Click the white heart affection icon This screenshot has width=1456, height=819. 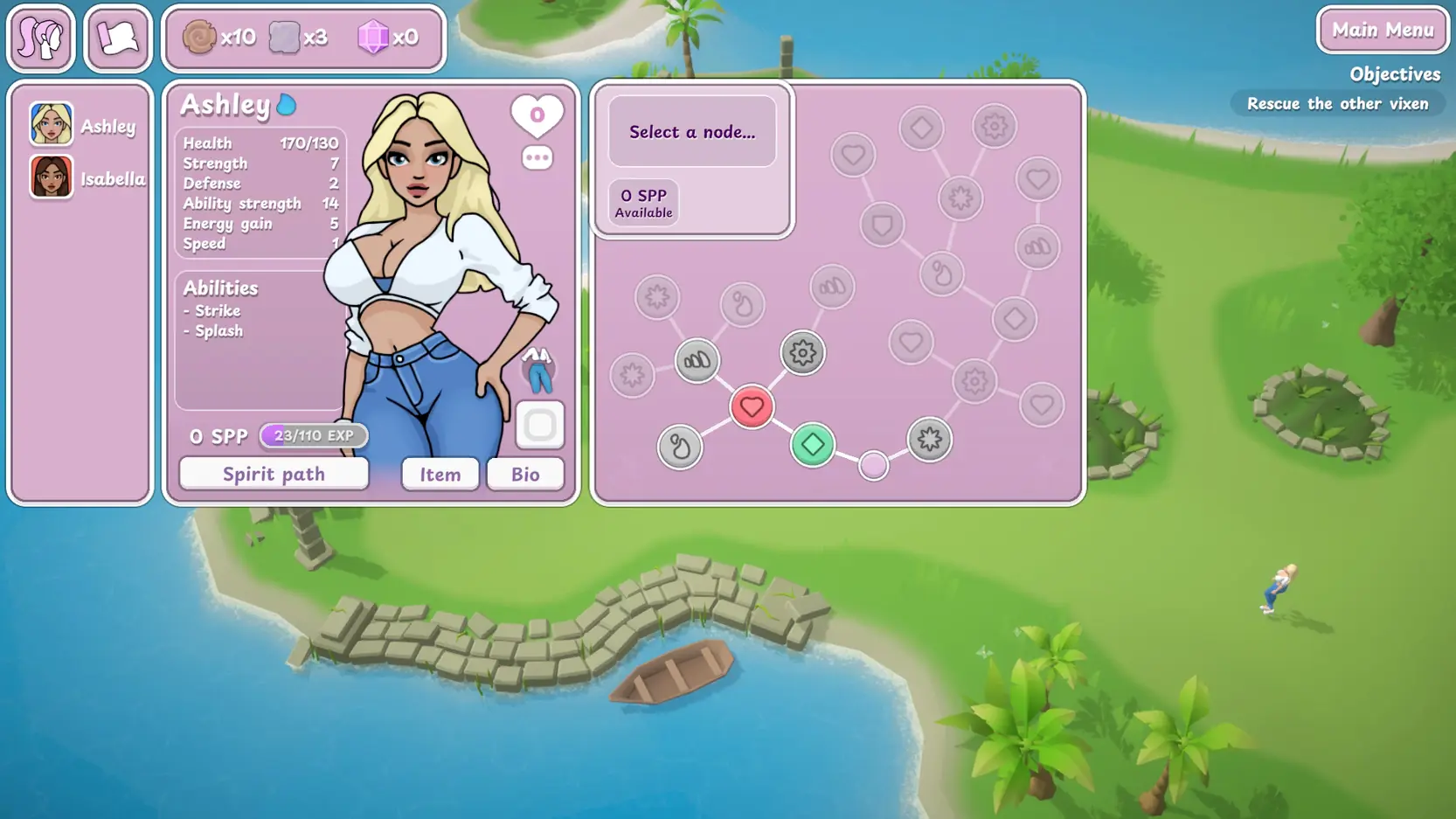coord(537,115)
